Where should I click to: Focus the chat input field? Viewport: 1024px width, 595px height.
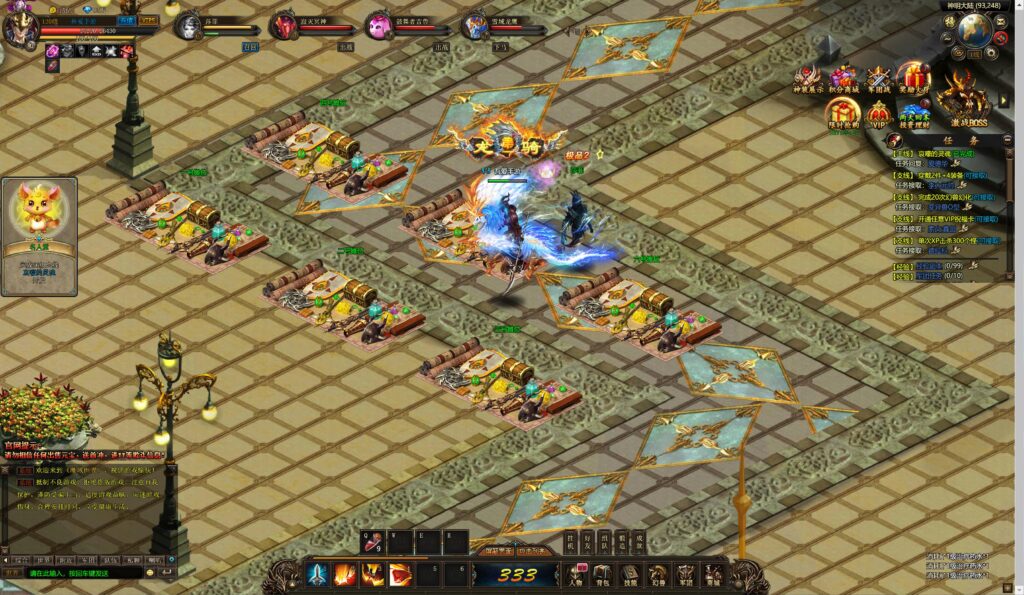(85, 573)
